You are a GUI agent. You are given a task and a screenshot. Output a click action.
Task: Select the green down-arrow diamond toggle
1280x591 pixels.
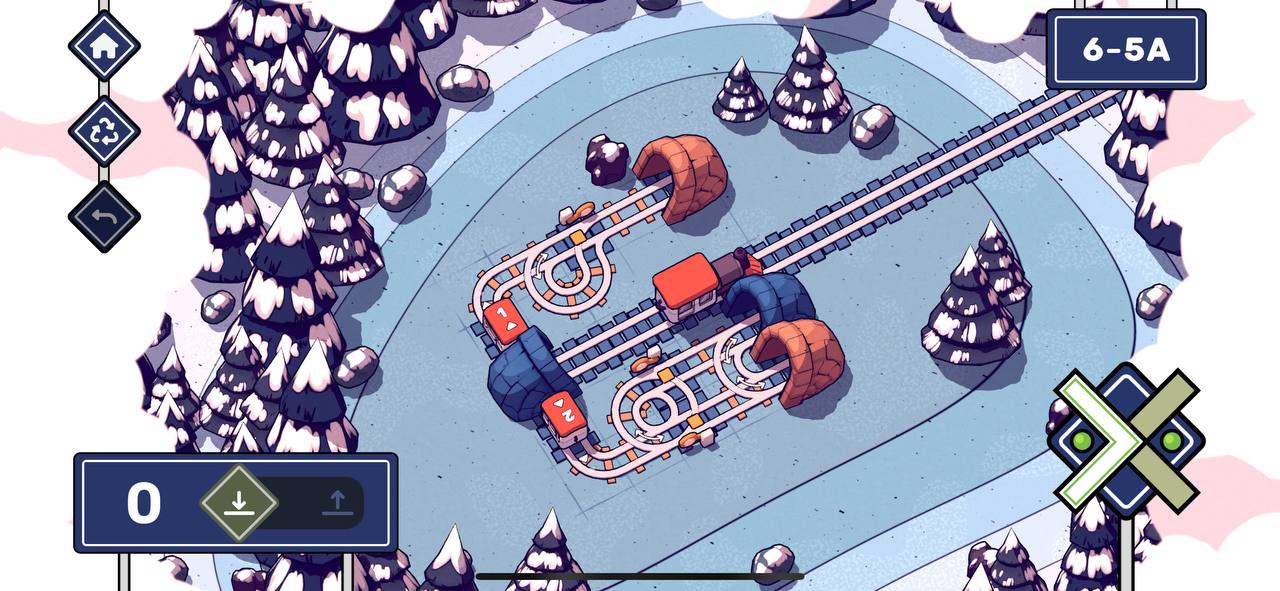click(238, 502)
